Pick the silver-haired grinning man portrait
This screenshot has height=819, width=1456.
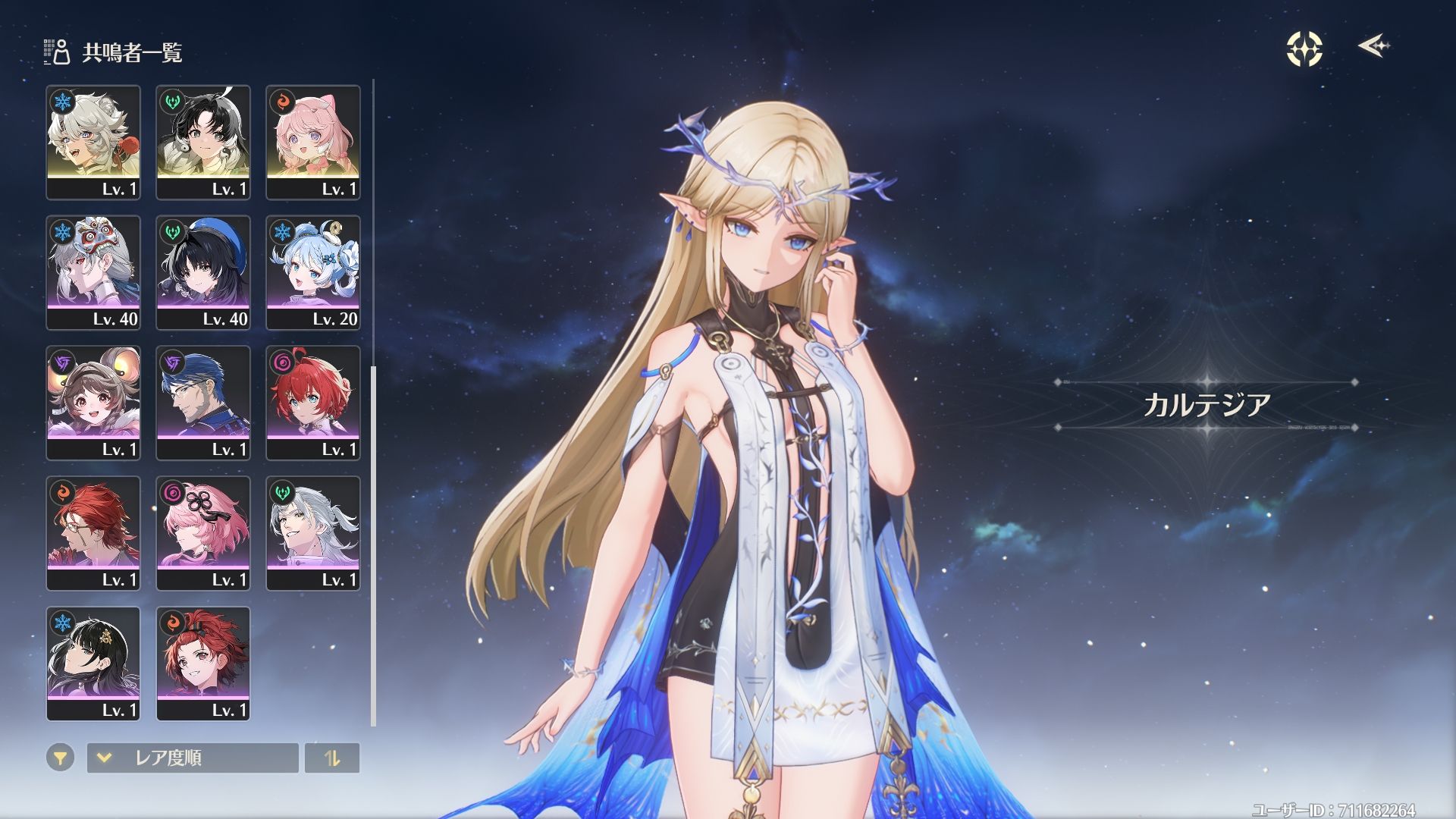313,533
